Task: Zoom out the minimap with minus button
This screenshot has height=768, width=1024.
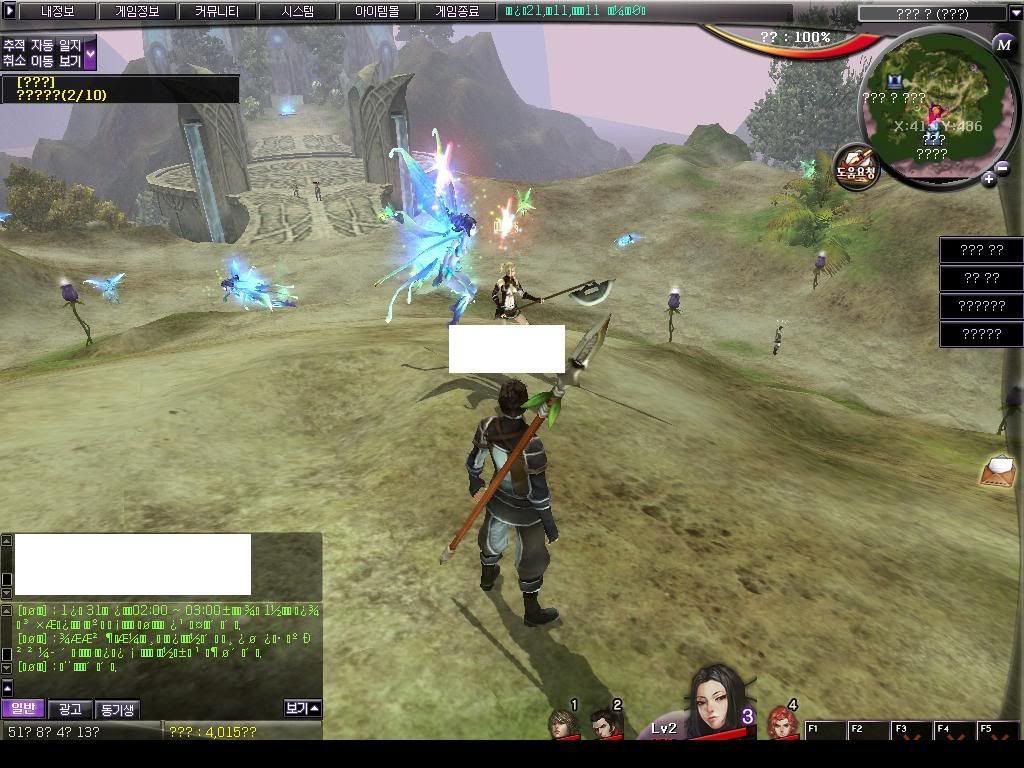Action: click(1003, 168)
